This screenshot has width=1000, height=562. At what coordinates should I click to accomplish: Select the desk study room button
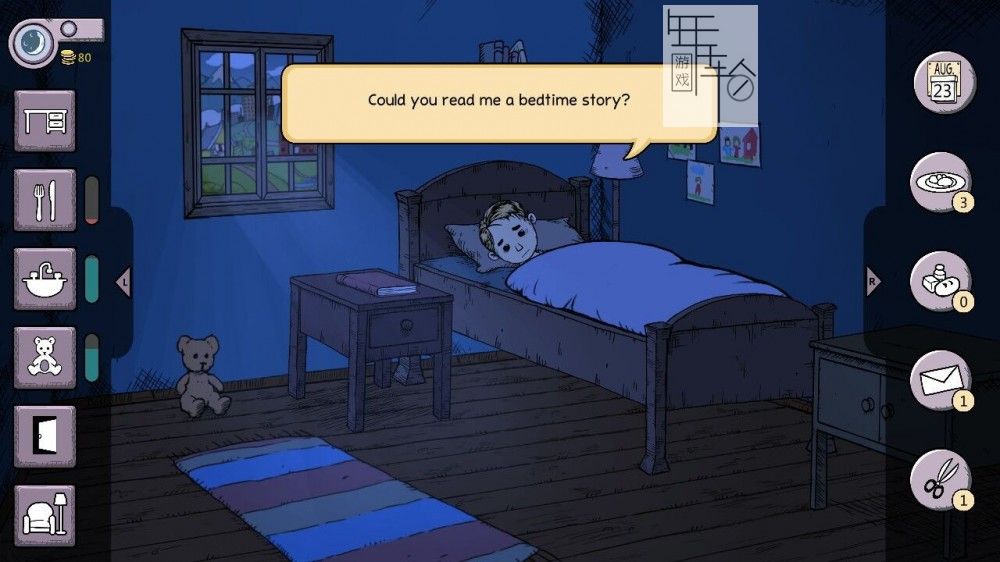point(45,121)
